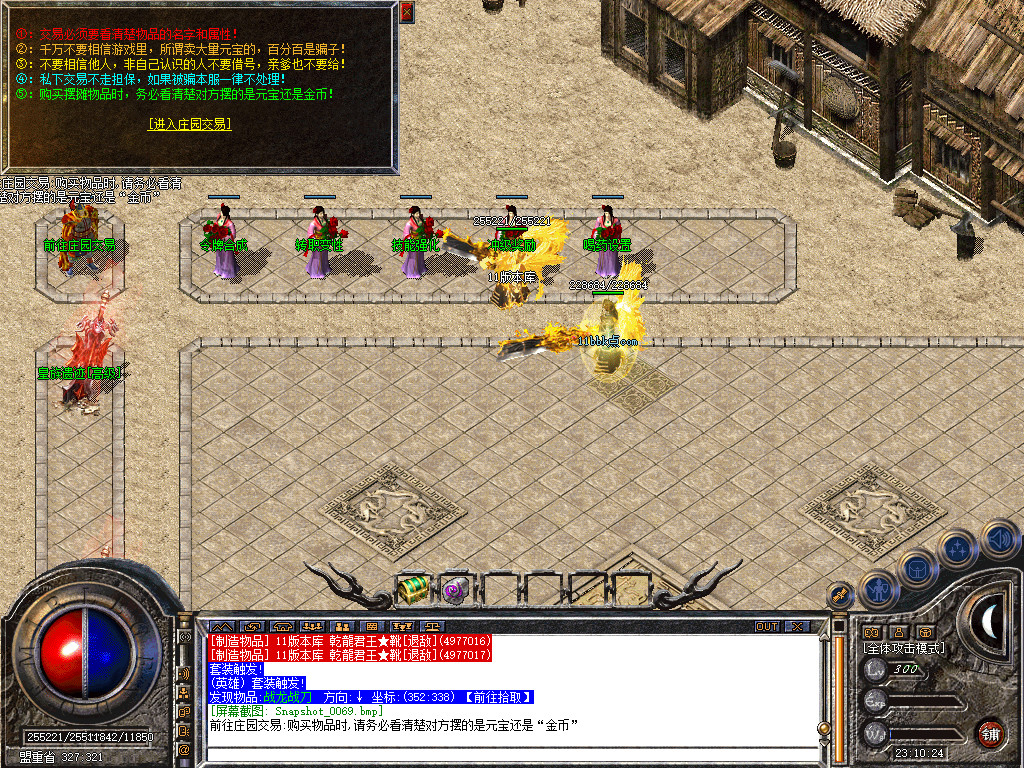The image size is (1024, 768).
Task: Click the scales icon on the chat toolbar
Action: click(434, 627)
